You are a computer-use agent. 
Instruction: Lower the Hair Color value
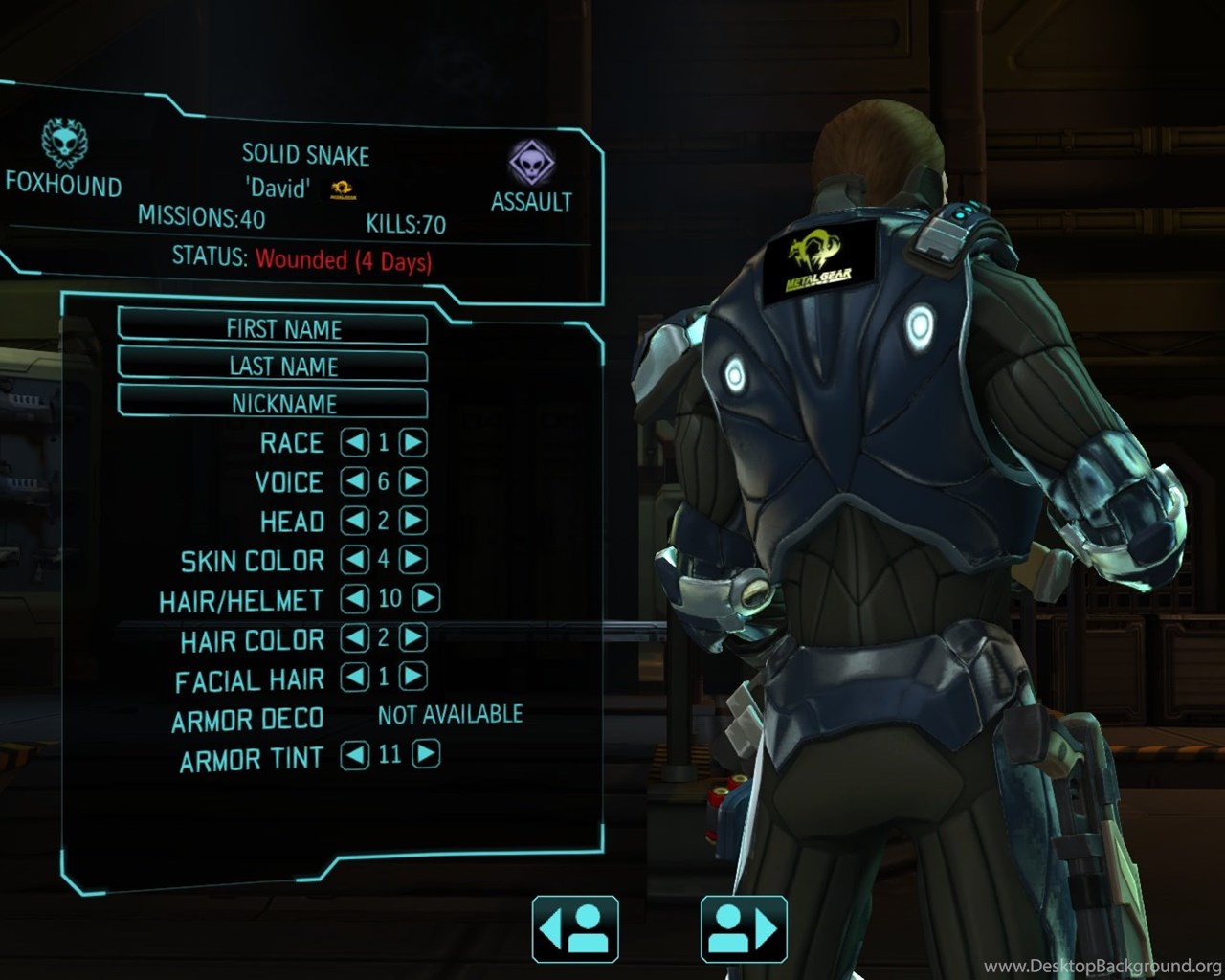355,637
